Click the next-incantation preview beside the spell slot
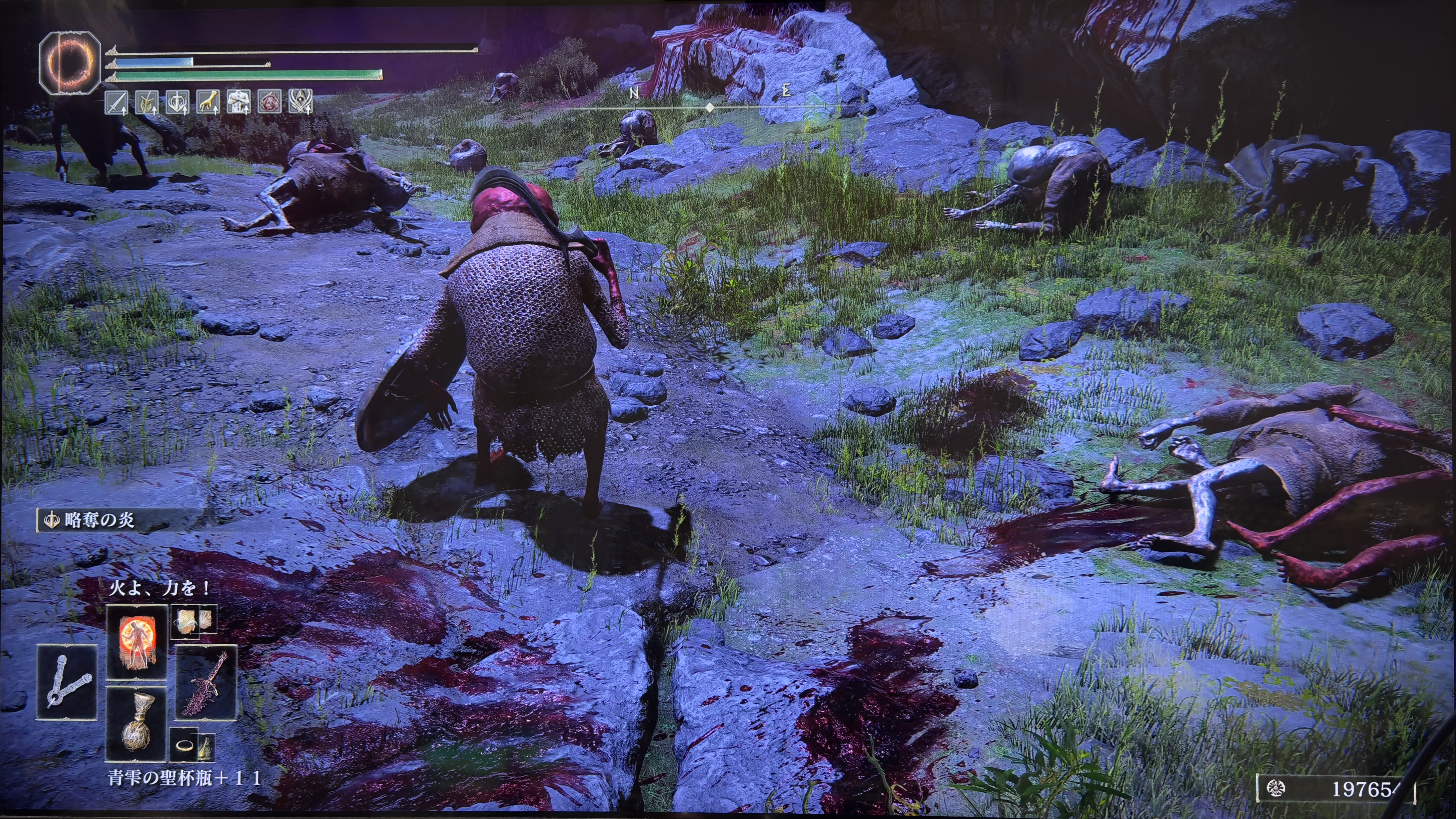 click(193, 621)
